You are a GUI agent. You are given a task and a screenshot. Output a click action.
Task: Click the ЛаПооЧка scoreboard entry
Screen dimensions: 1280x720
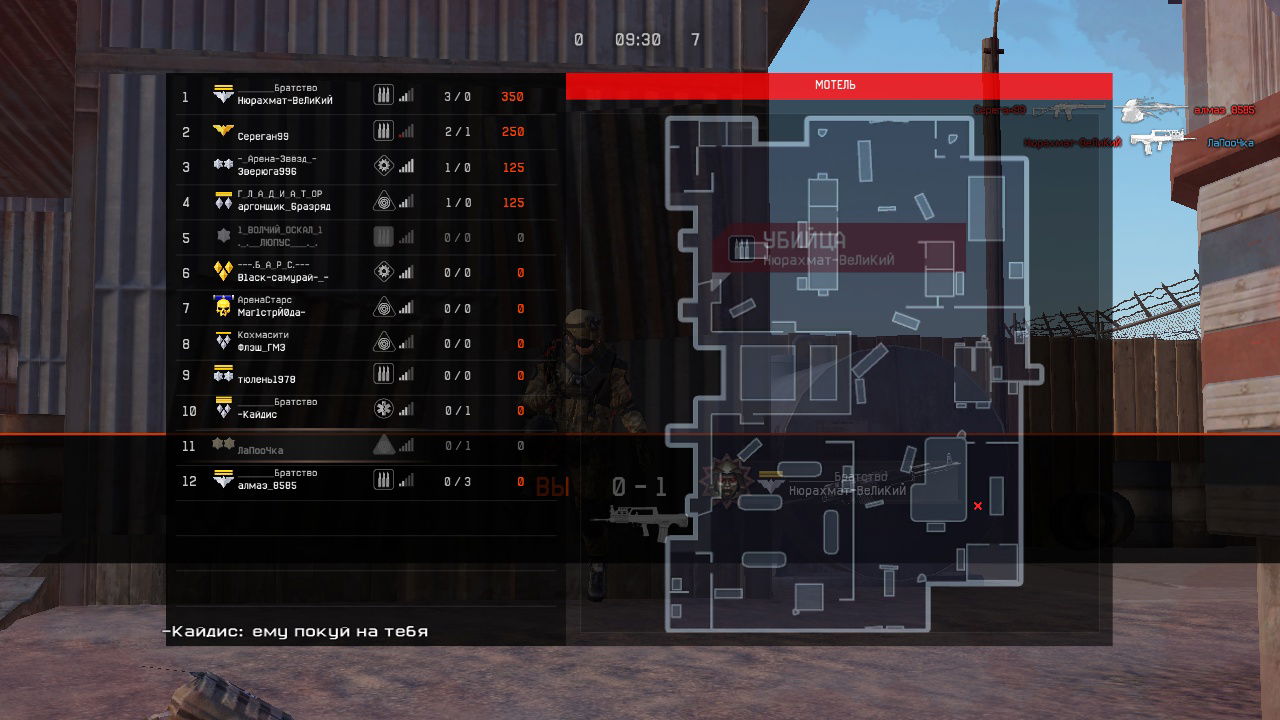coord(360,447)
